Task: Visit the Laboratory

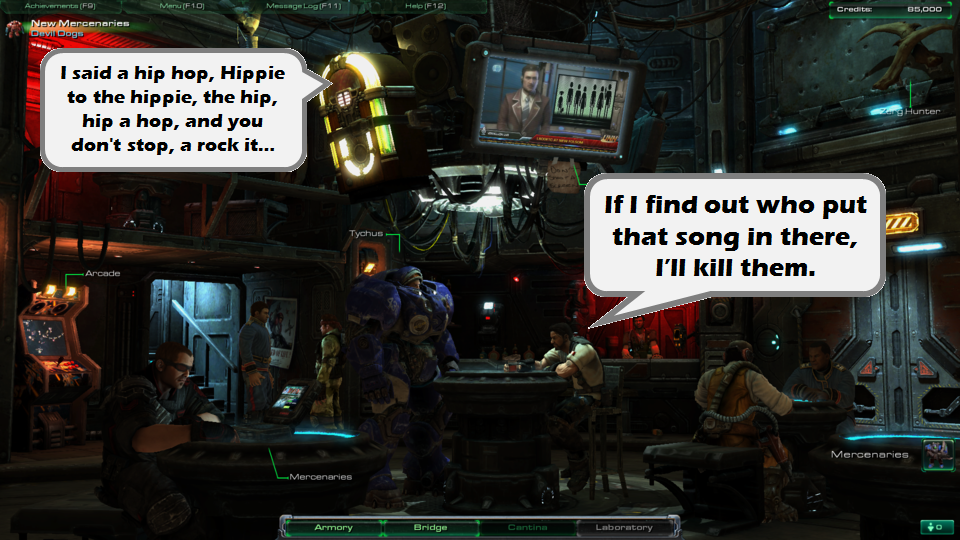Action: (x=624, y=527)
